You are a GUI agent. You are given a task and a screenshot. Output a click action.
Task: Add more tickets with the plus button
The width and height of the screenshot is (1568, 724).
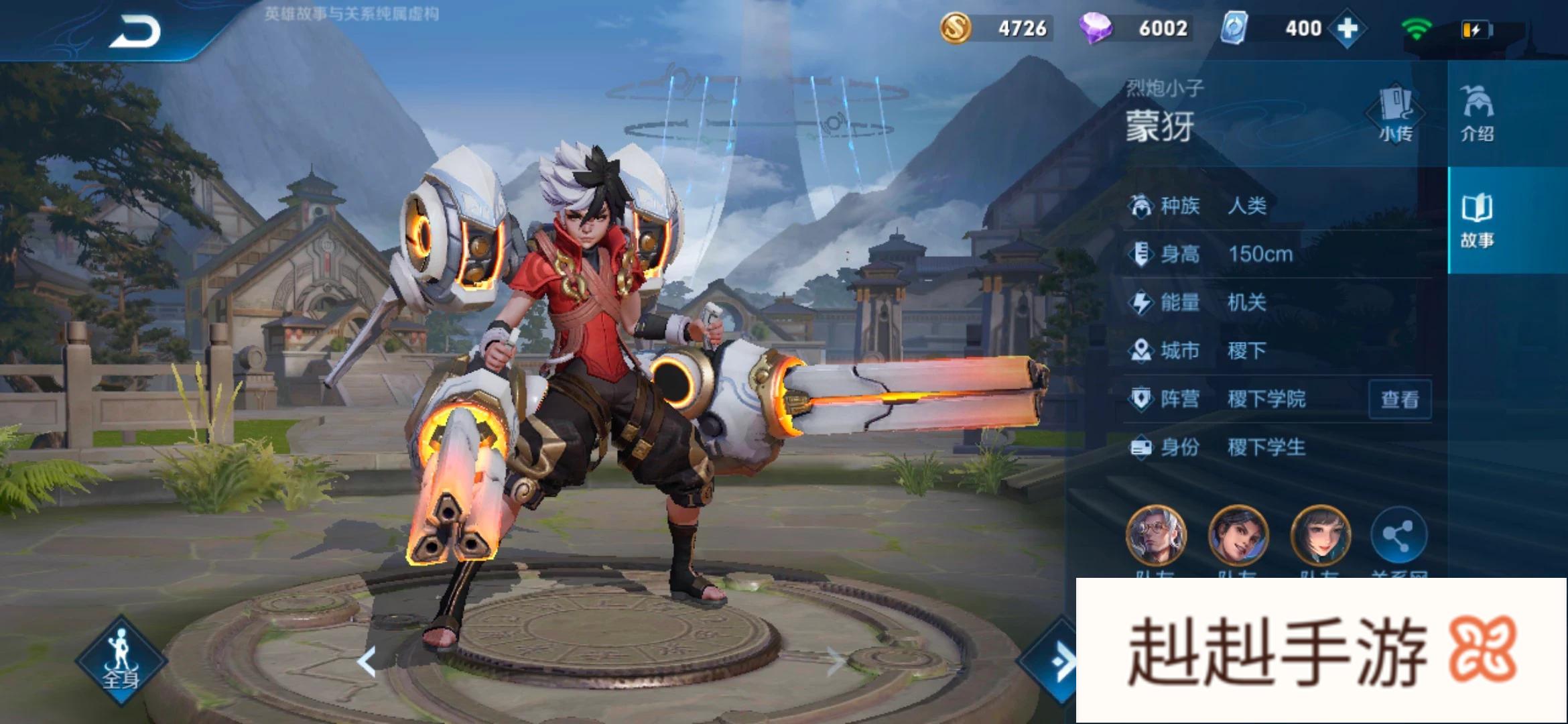1347,29
